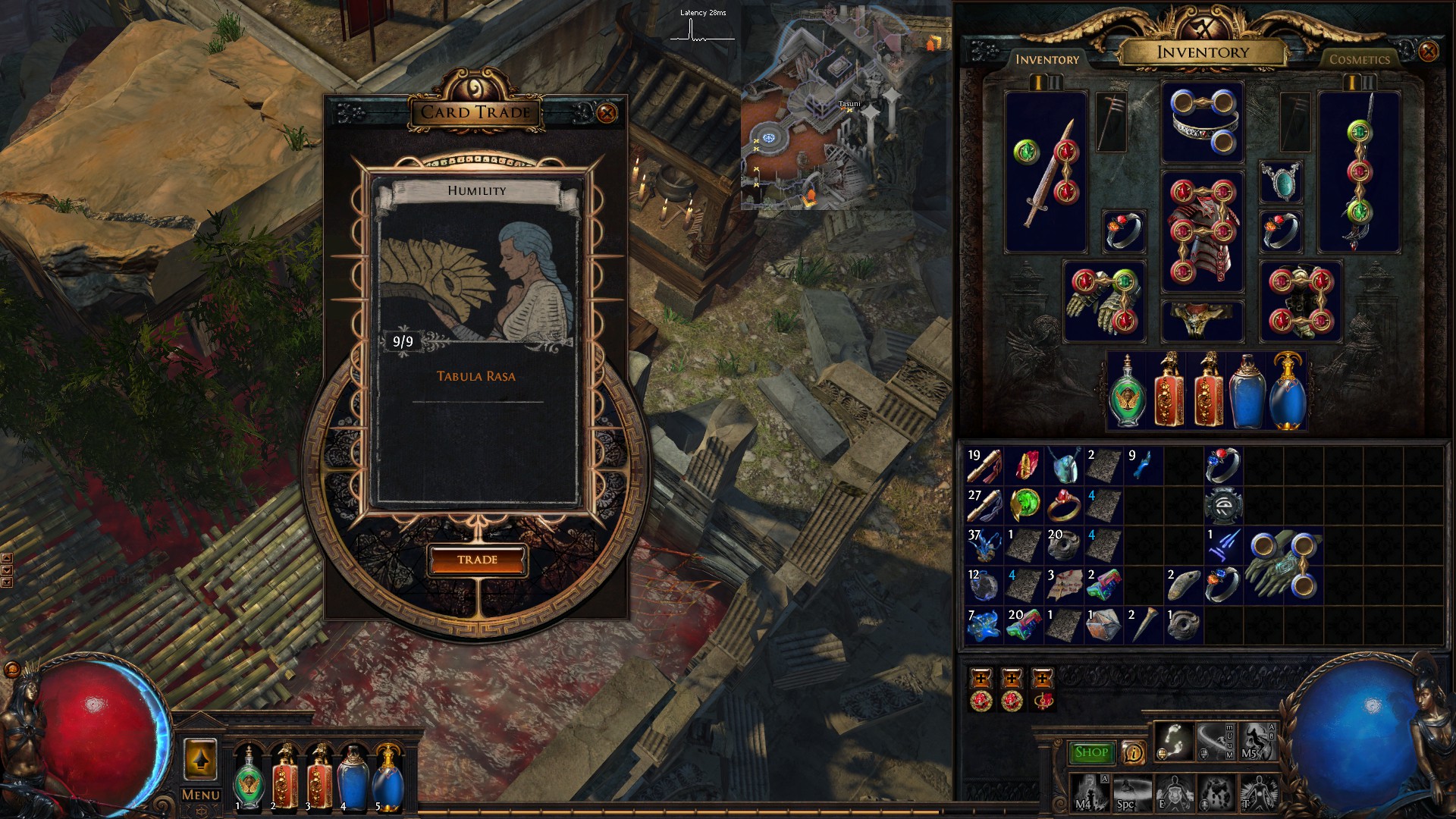Click the golden info bubble icon beside Shop
Screen dimensions: 1456x819
point(1134,752)
